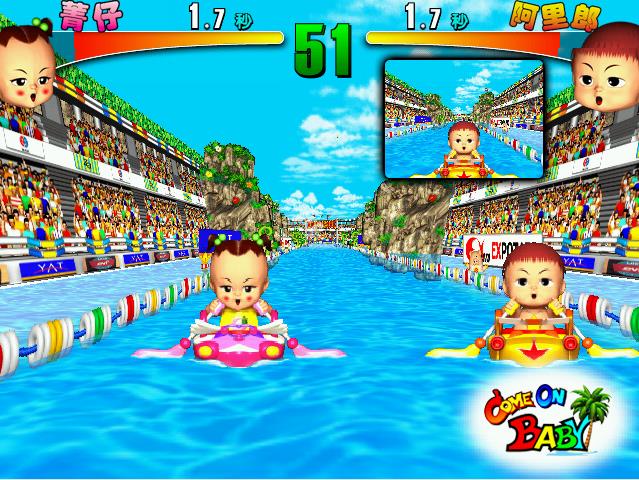Screen dimensions: 639x480
Task: Click the left player's baby portrait
Action: tap(27, 72)
